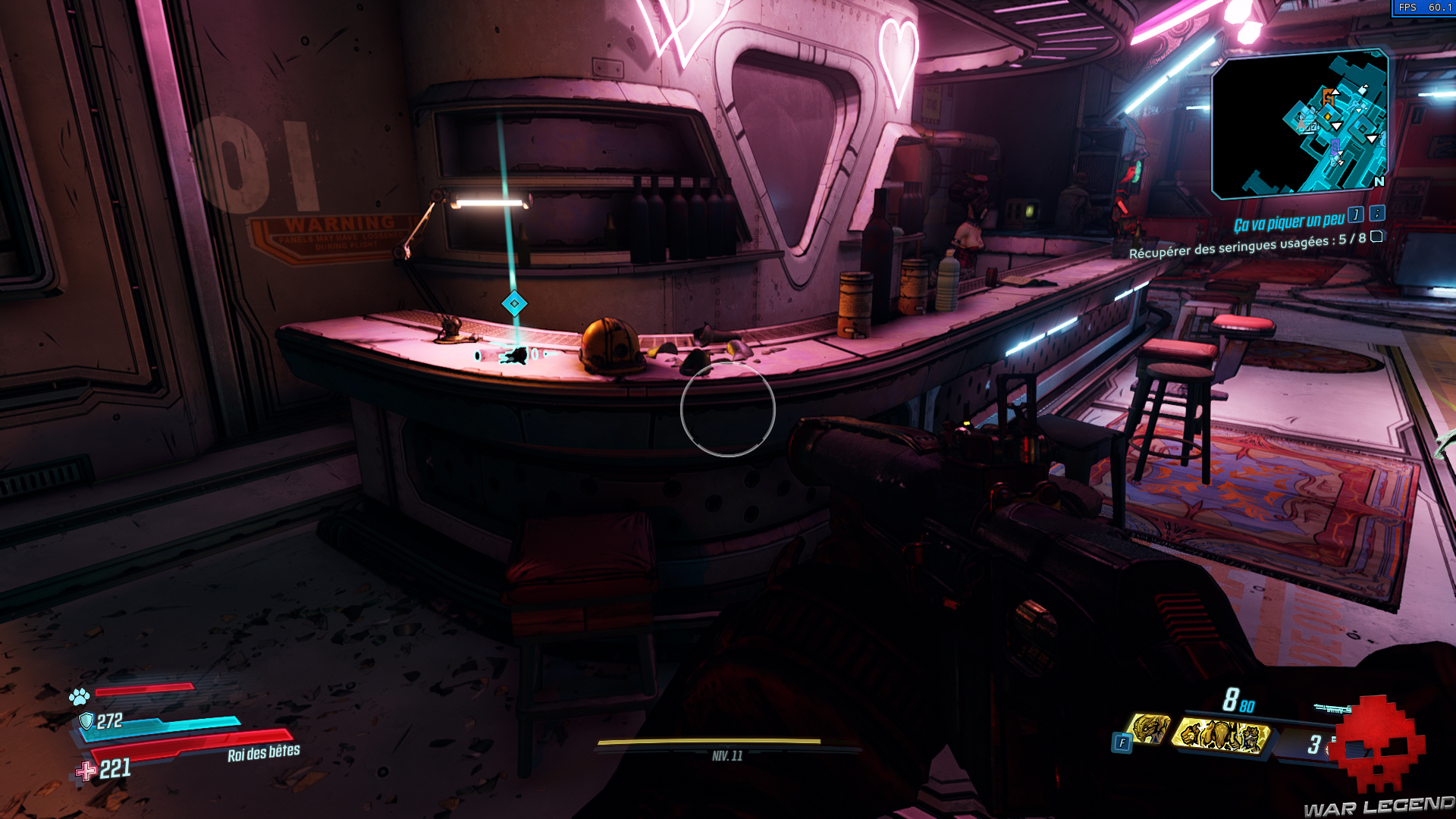Select the paw print pet icon
Viewport: 1456px width, 819px height.
point(80,695)
